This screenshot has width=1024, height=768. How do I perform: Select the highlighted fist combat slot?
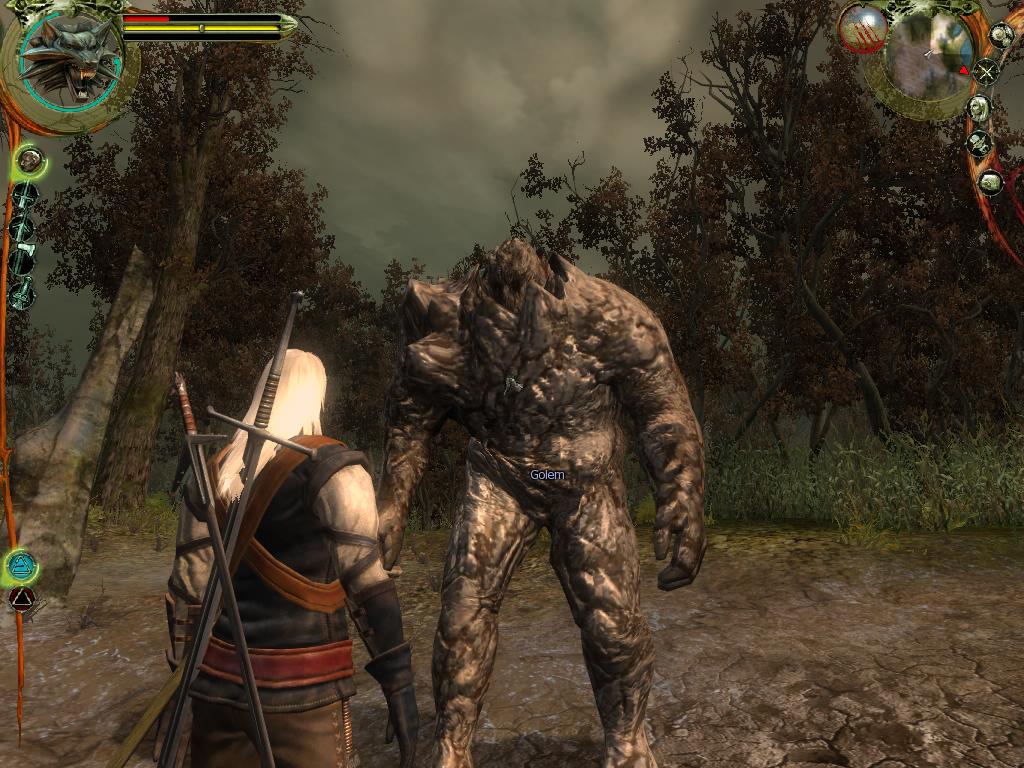30,159
